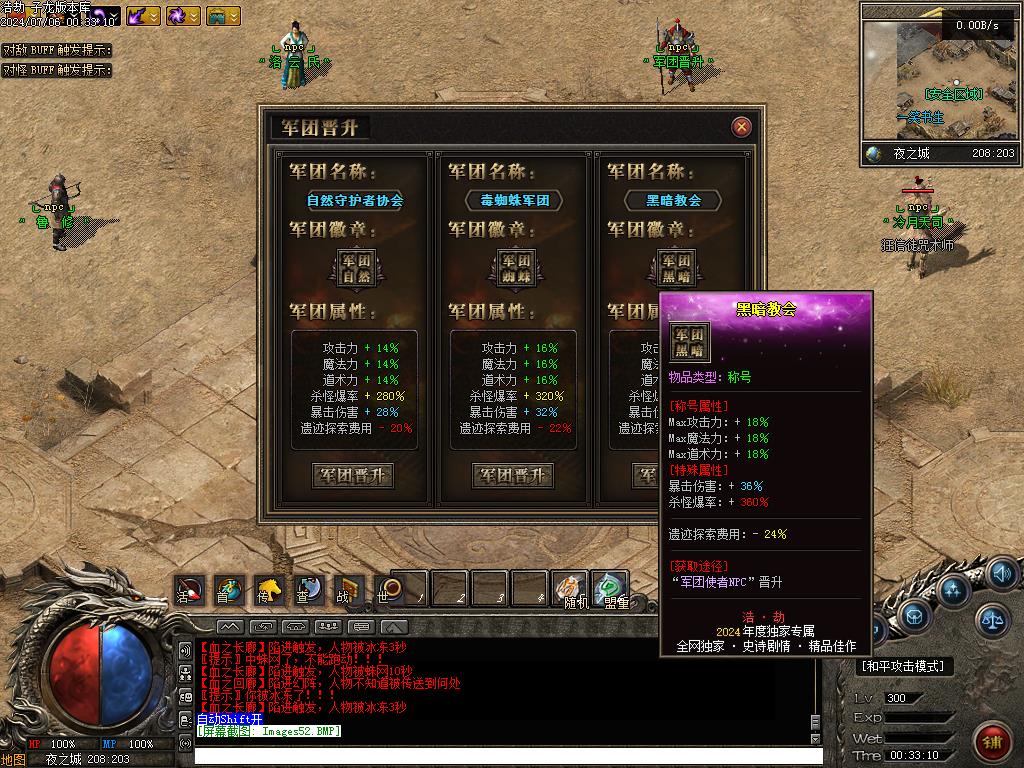Screen dimensions: 1024x768
Task: Open the red 铺 shop button
Action: [992, 741]
